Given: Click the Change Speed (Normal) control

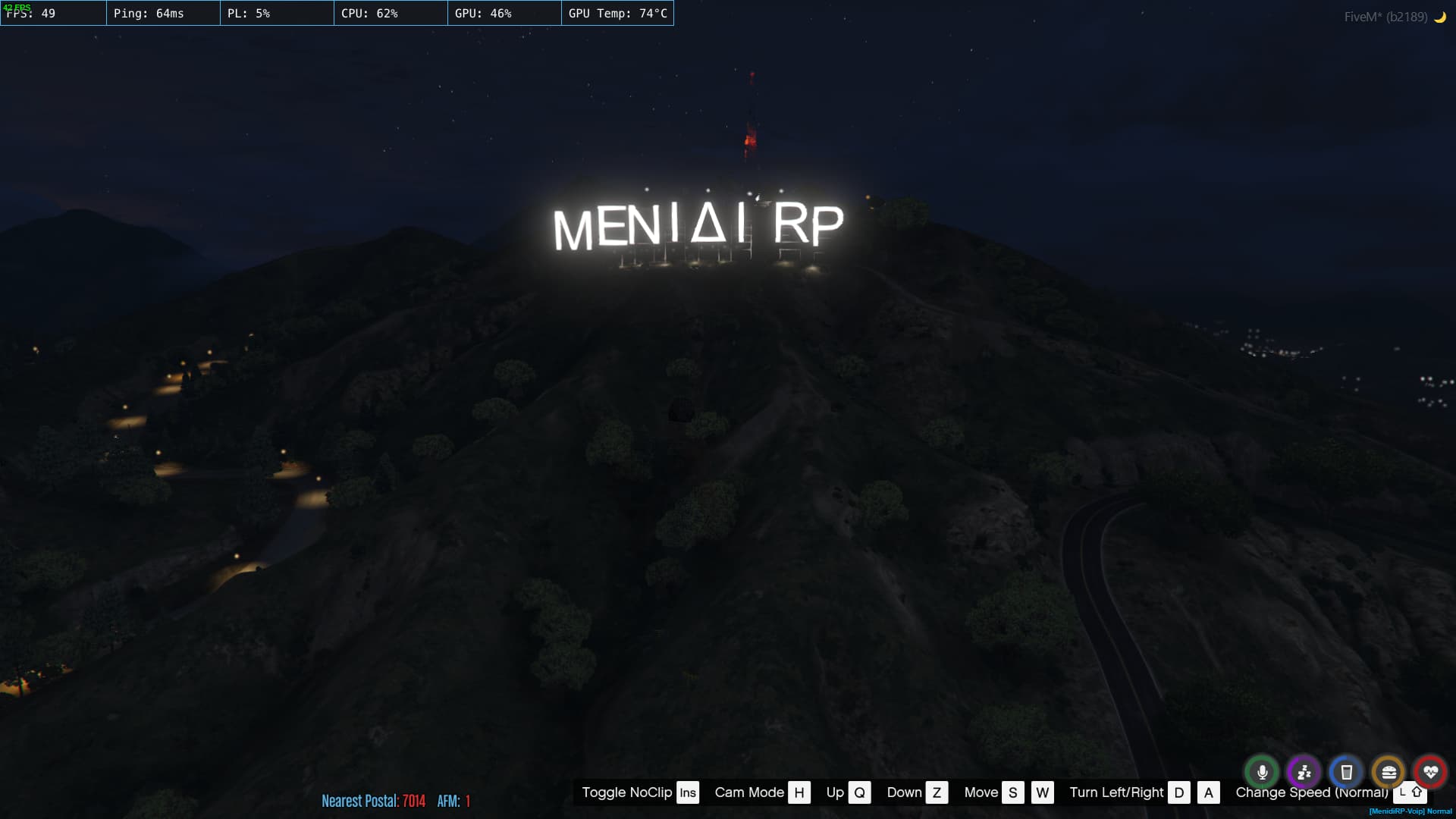Looking at the screenshot, I should point(1310,792).
